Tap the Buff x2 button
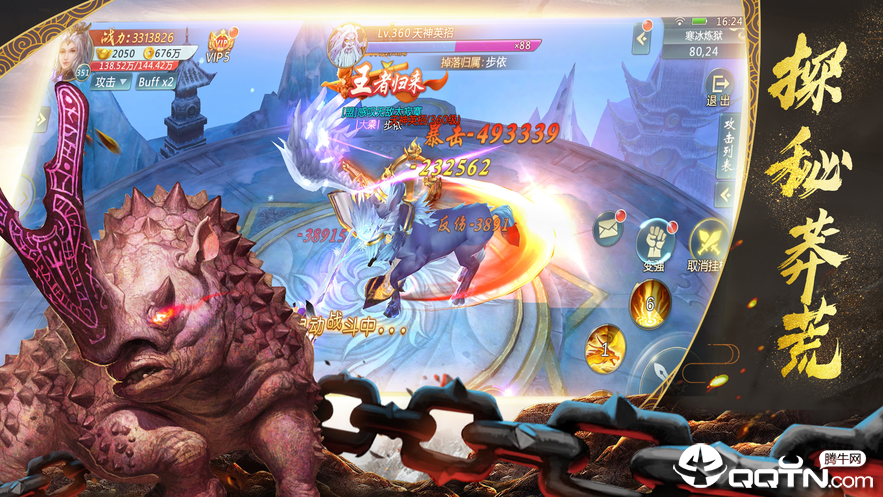Viewport: 883px width, 497px height. click(155, 82)
